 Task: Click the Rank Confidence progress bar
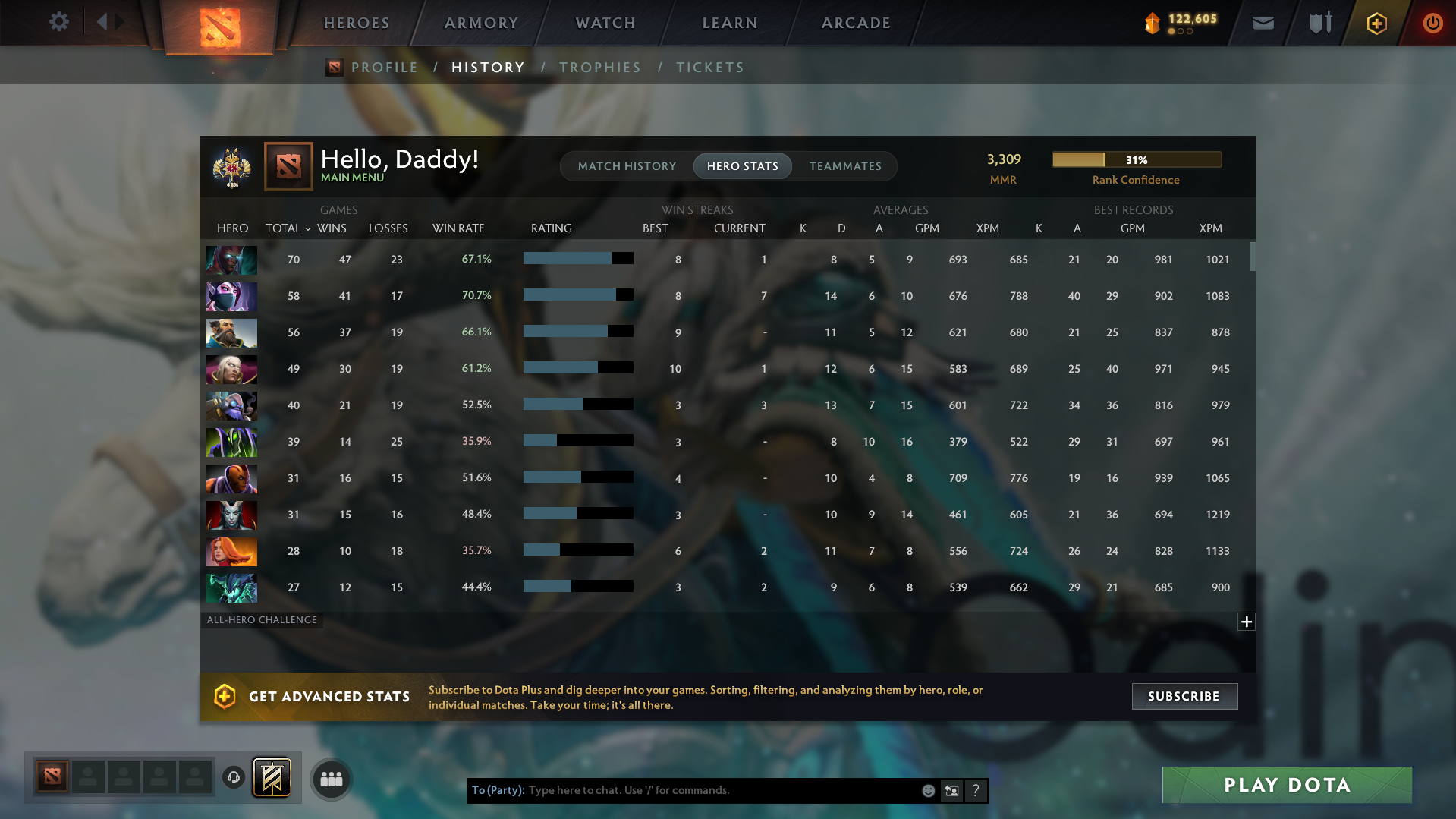click(1137, 159)
